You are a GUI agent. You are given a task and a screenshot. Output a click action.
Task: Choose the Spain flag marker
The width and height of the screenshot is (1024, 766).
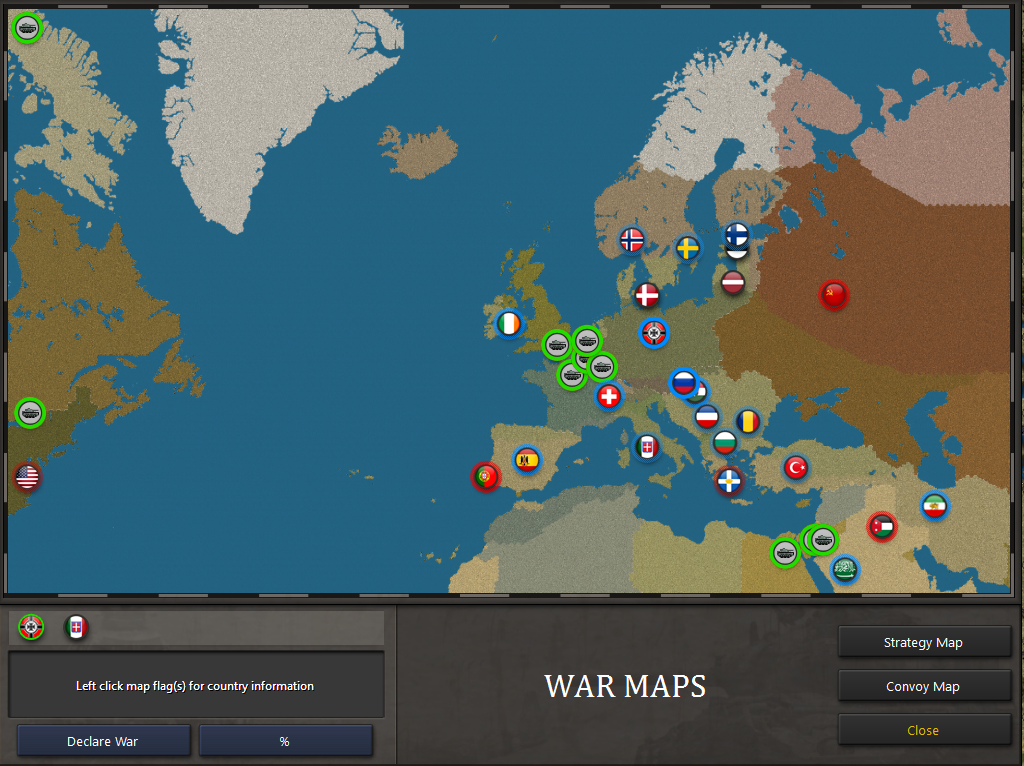[x=526, y=459]
